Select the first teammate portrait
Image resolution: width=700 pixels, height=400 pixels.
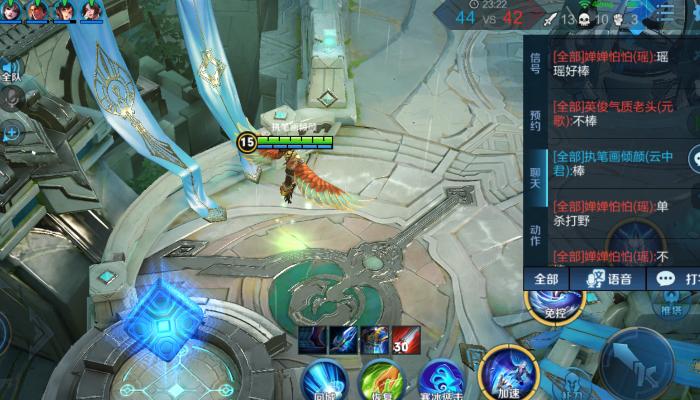[x=11, y=11]
